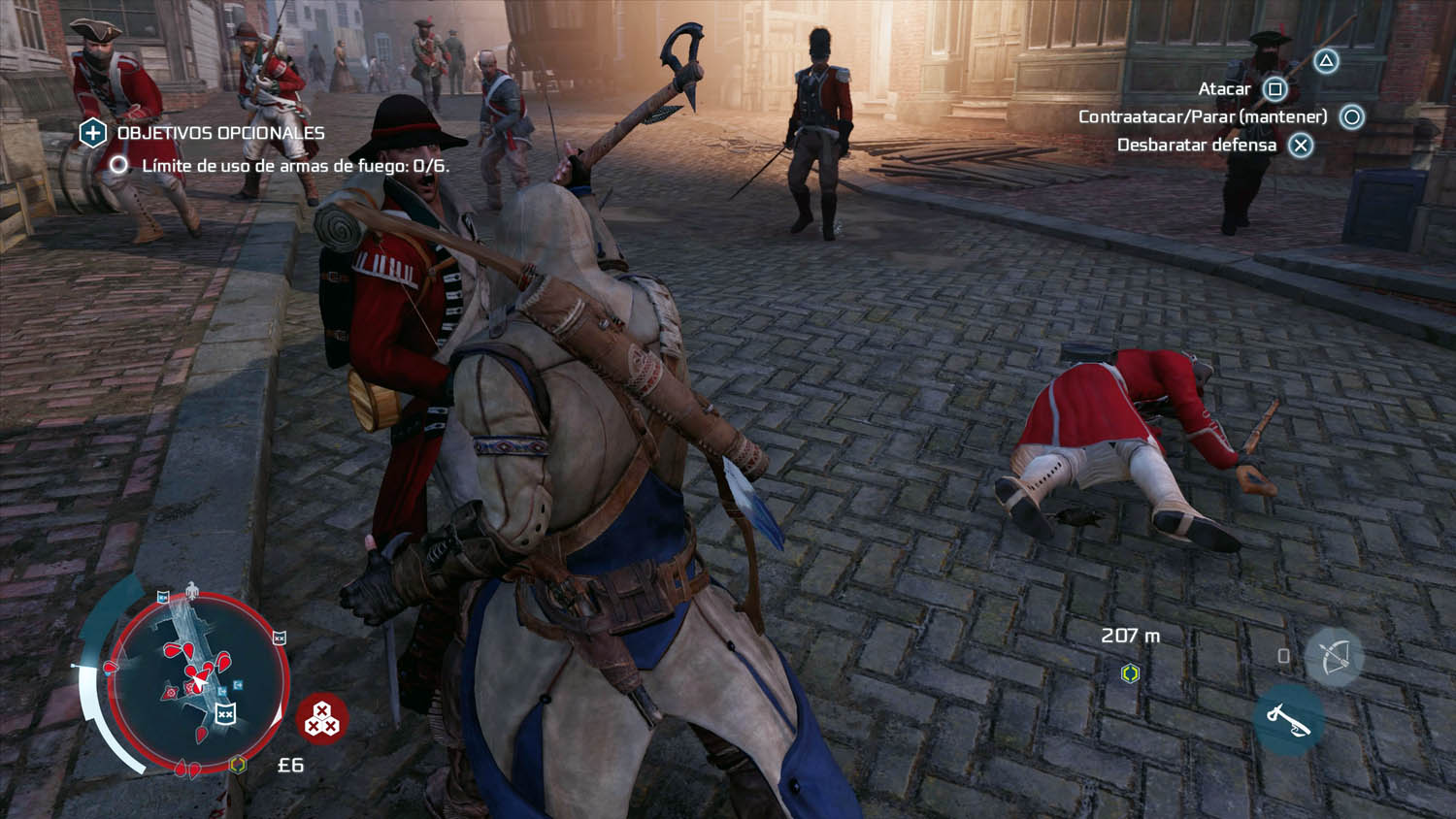Click the arrow ammo counter showing 0
The width and height of the screenshot is (1456, 819).
click(1283, 656)
